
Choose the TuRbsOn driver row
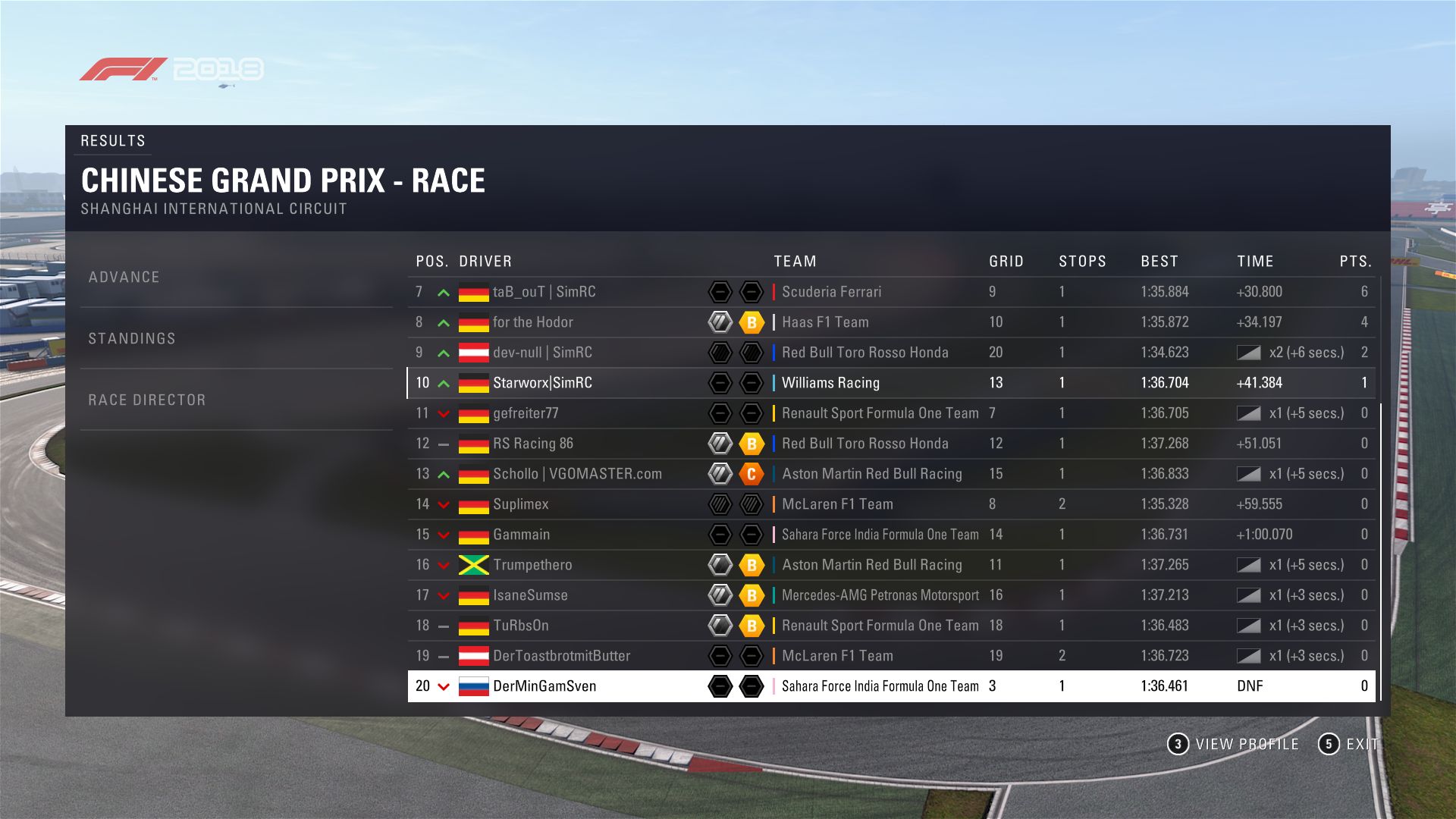tap(520, 626)
